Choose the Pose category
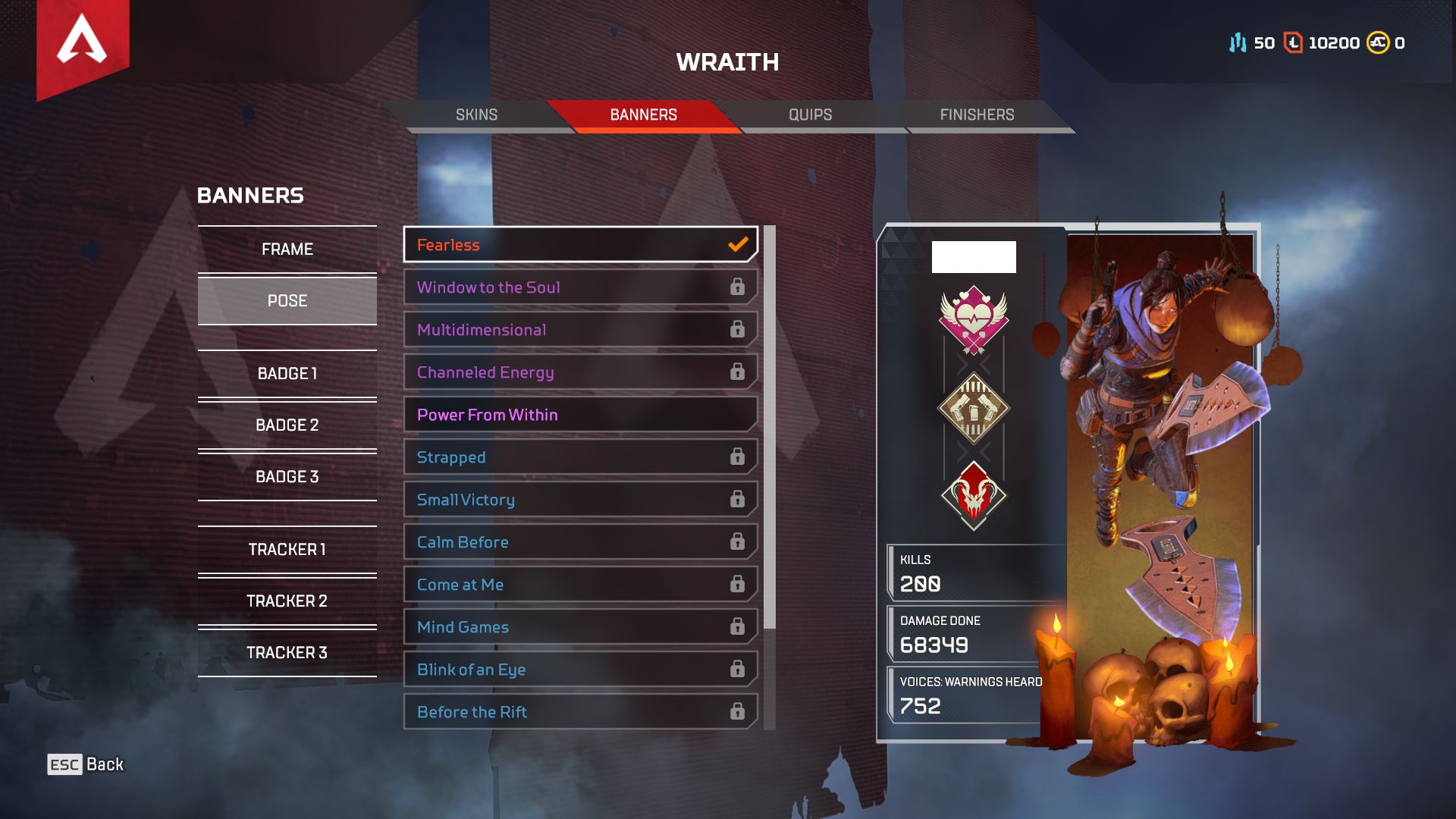1456x819 pixels. coord(287,301)
